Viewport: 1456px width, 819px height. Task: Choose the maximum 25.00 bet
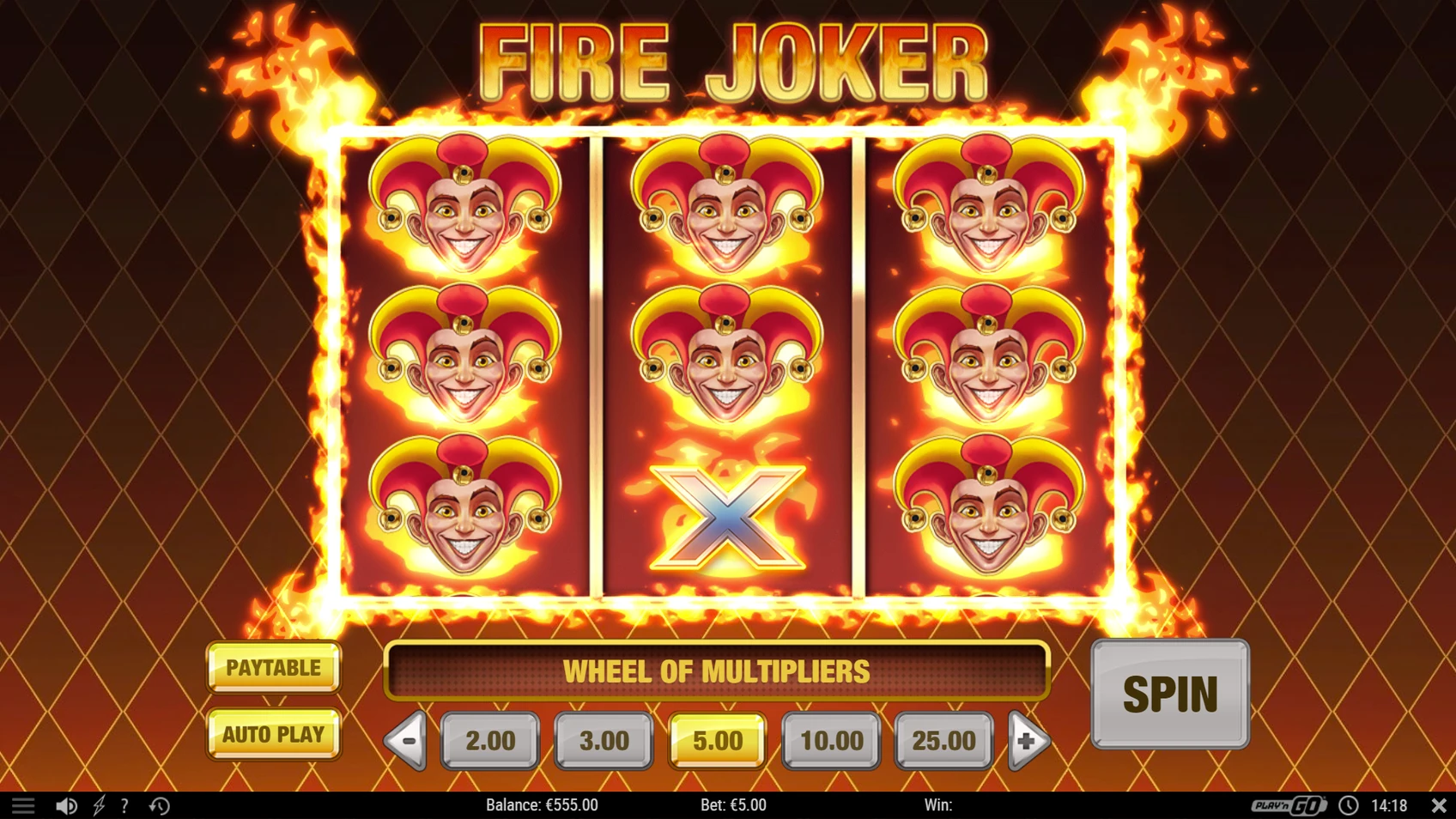(x=943, y=740)
